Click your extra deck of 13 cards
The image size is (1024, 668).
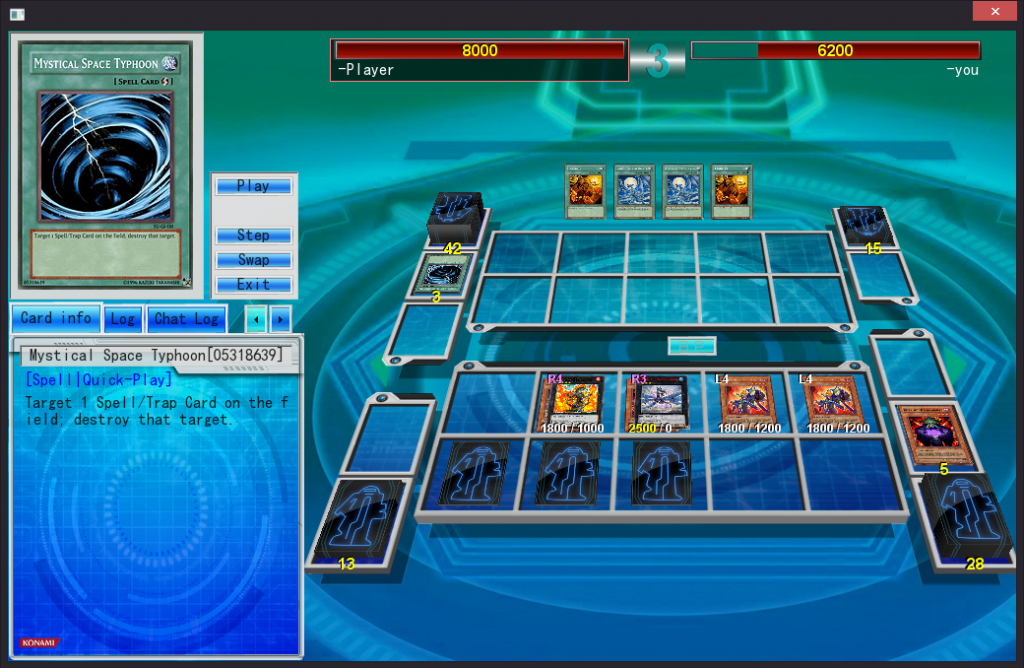360,520
